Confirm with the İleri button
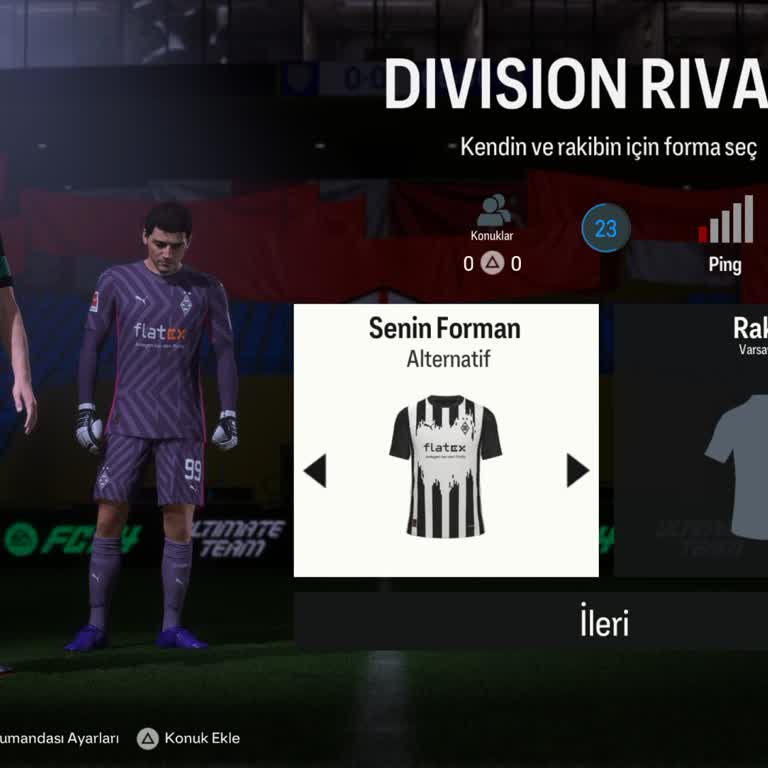The image size is (768, 768). [x=604, y=622]
